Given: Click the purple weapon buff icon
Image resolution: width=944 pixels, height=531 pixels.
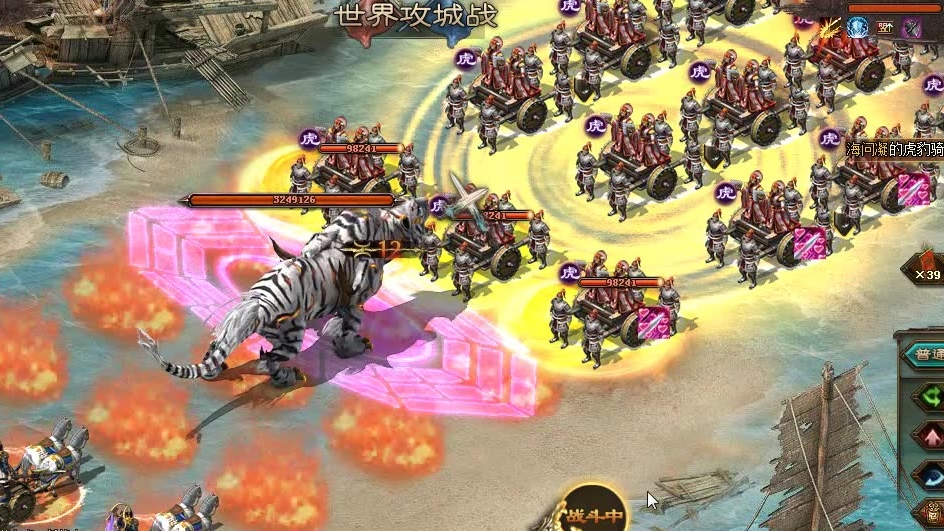Looking at the screenshot, I should point(913,28).
